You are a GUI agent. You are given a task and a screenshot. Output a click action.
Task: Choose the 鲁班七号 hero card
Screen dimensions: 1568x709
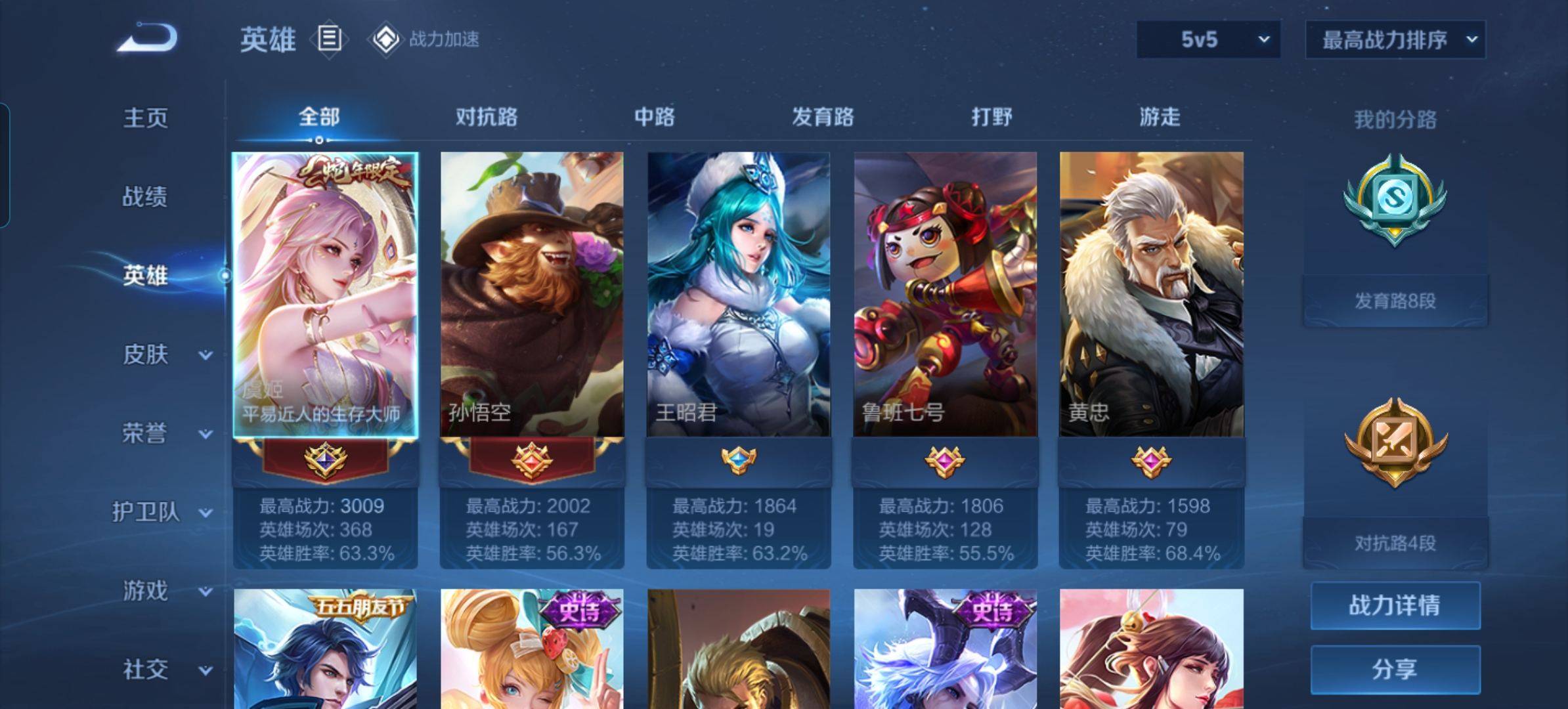pyautogui.click(x=946, y=295)
